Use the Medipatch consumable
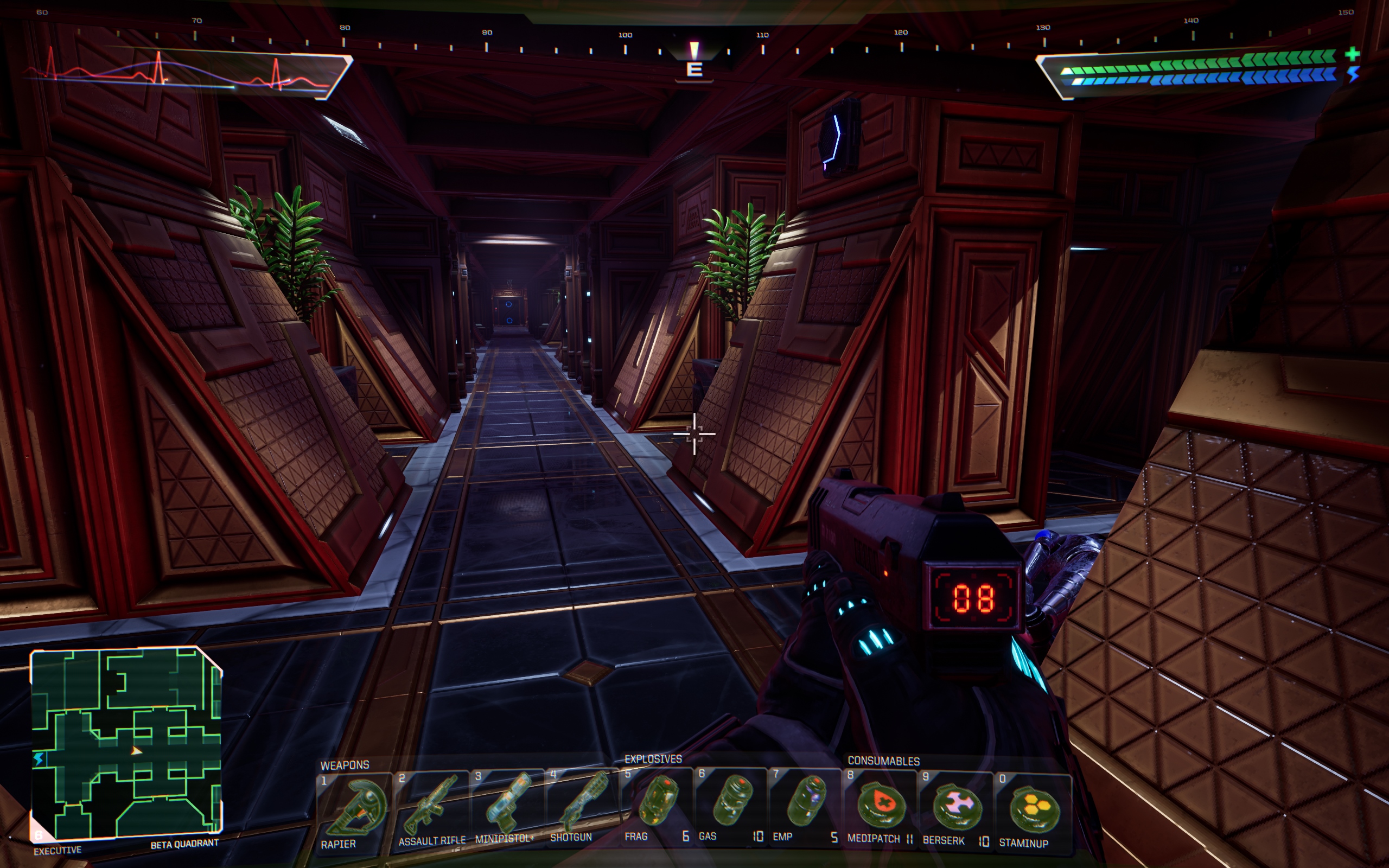Screen dimensions: 1389x868 tap(880, 807)
